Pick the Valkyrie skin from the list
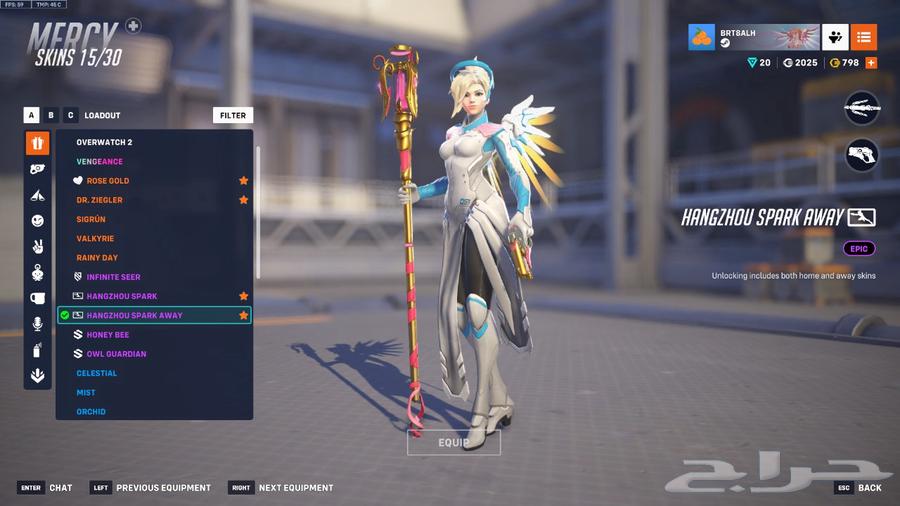Viewport: 900px width, 506px height. (95, 239)
